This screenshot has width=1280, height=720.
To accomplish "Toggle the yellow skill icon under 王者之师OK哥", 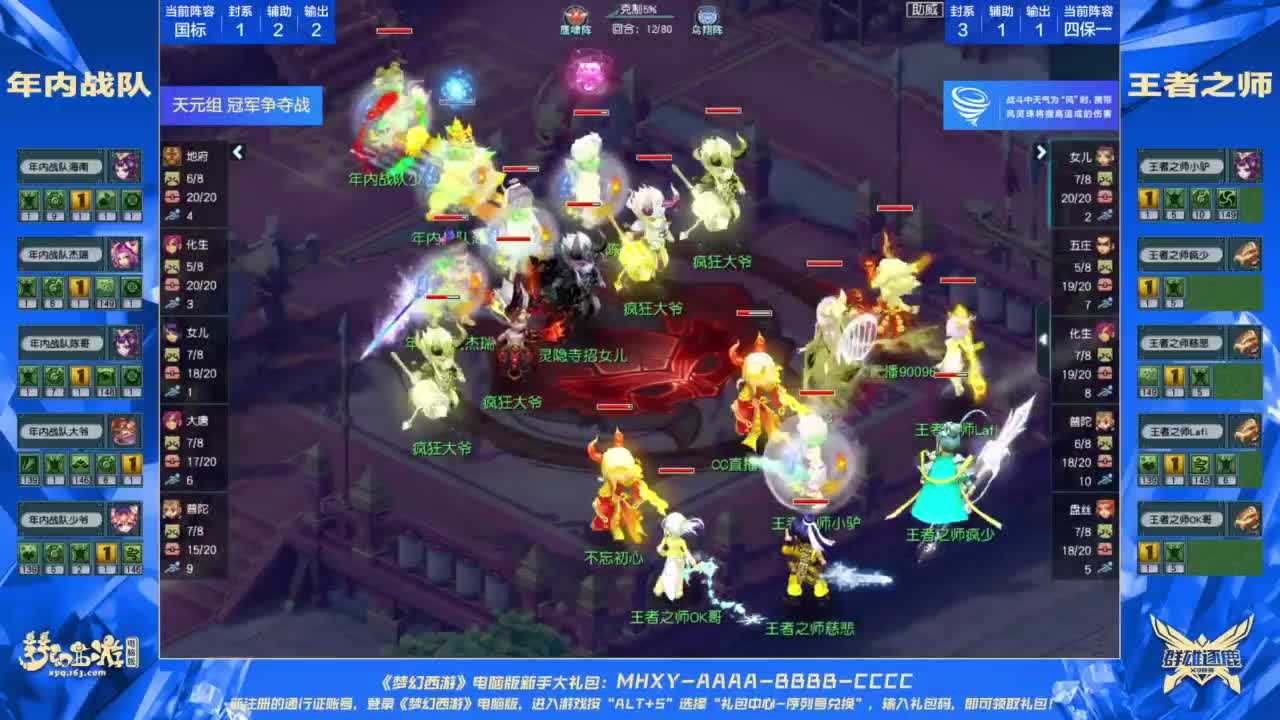I will (1149, 550).
